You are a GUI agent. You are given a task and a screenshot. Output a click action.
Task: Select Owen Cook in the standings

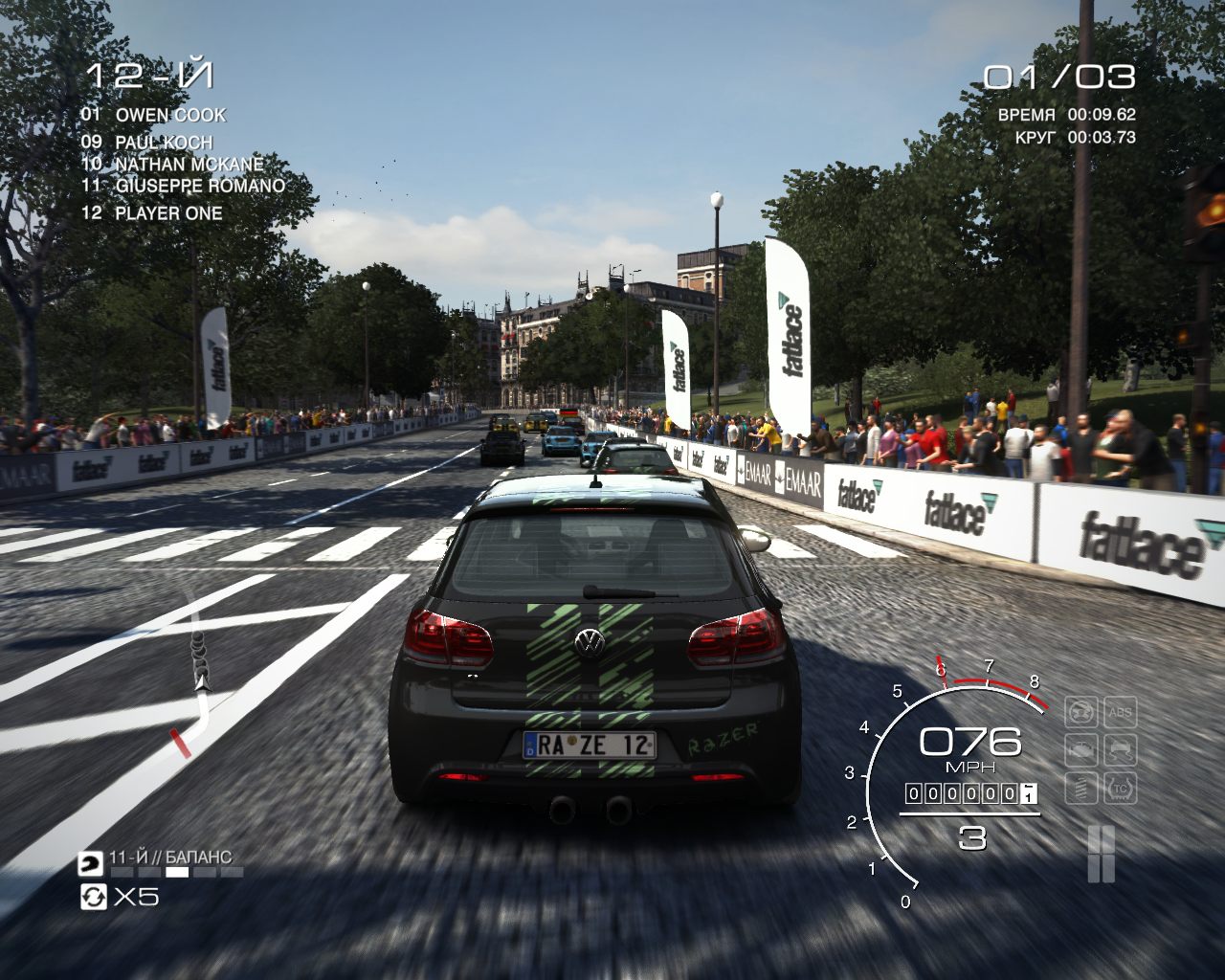[x=153, y=115]
